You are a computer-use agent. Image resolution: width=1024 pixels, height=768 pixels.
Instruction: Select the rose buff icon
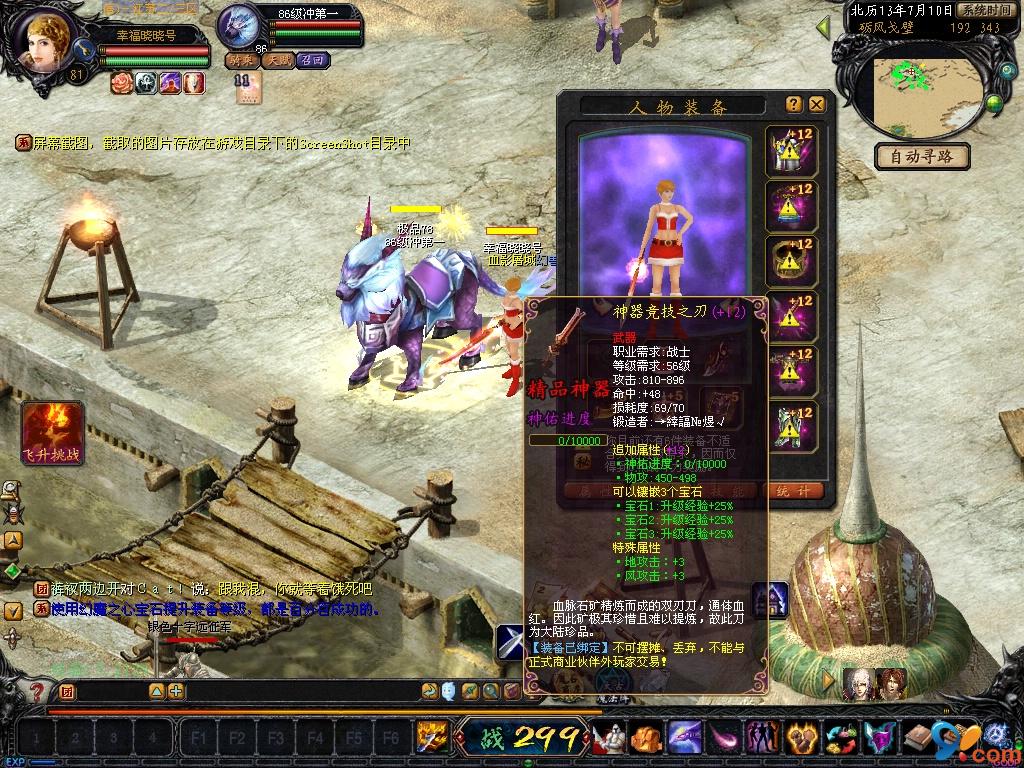[x=122, y=83]
